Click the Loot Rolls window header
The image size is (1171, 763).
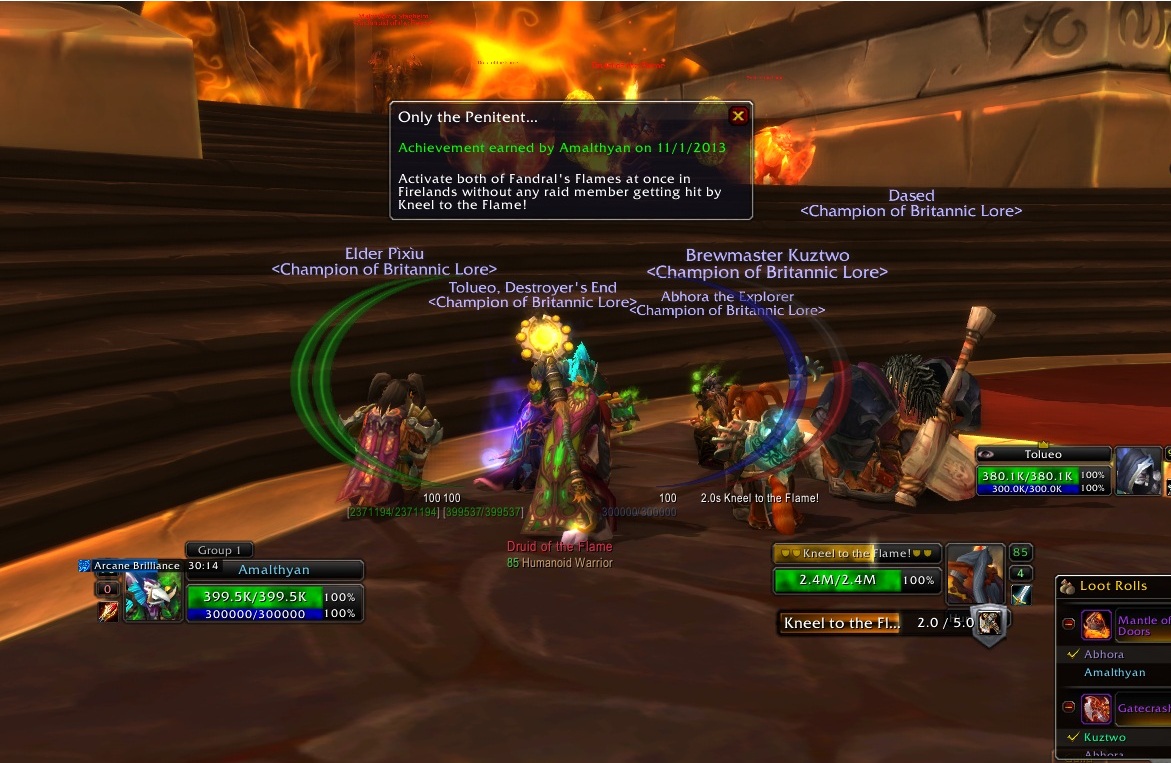[x=1112, y=586]
